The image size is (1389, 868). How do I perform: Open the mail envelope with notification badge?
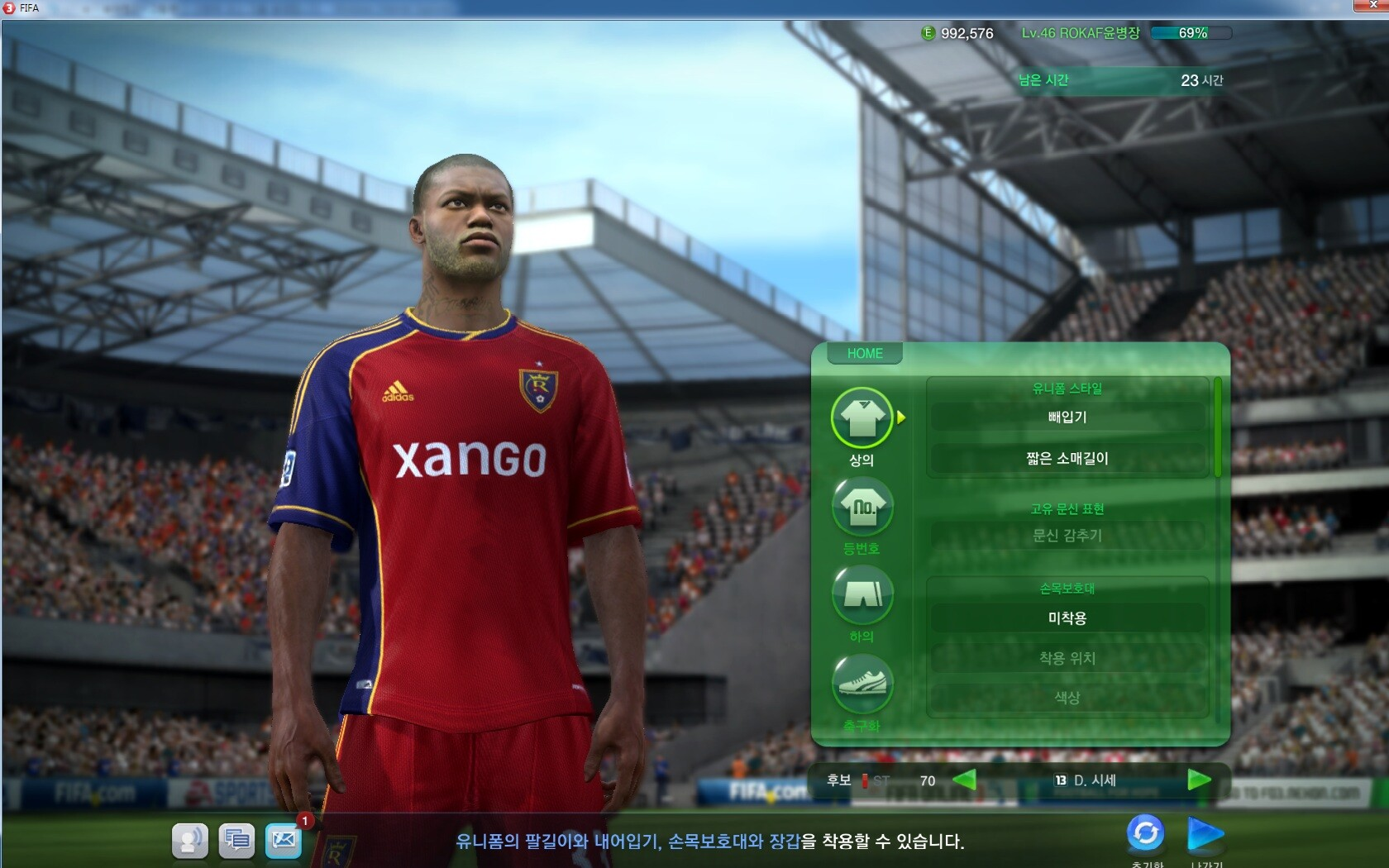click(x=283, y=841)
